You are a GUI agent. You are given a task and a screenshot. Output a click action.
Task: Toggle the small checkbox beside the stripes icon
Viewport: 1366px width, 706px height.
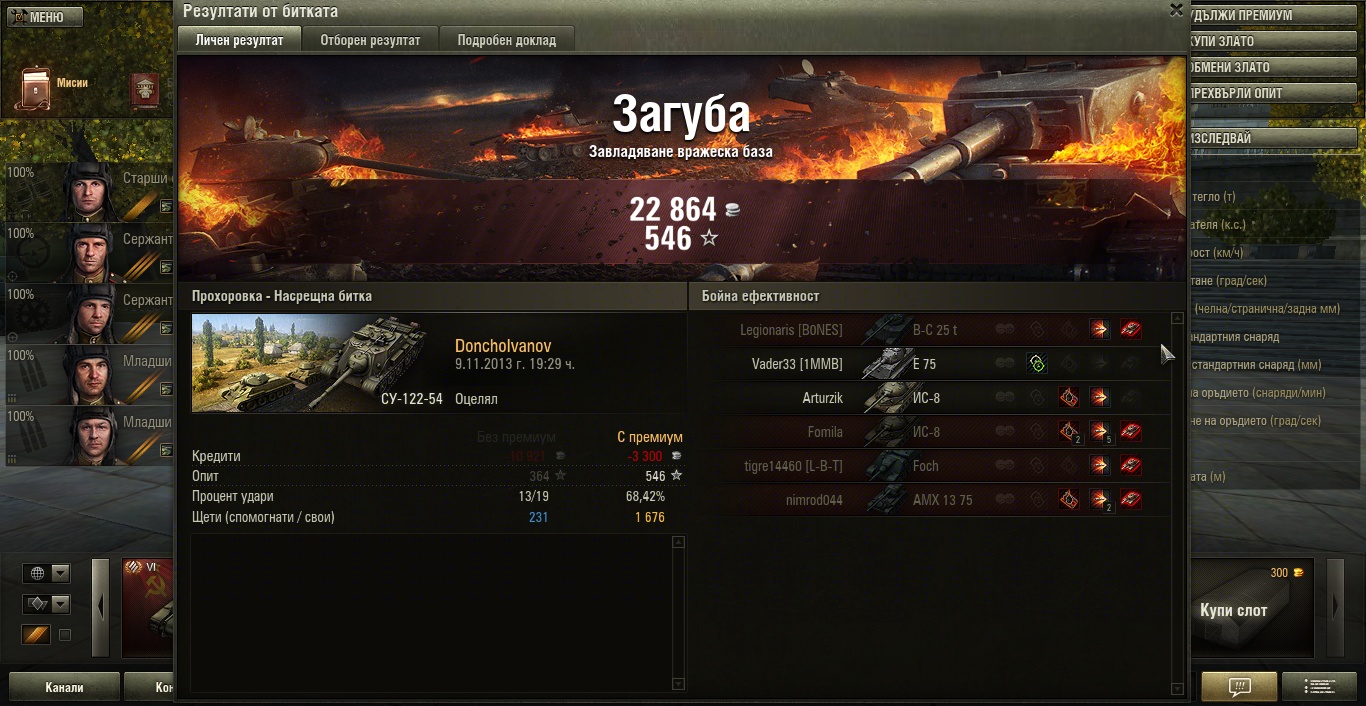tap(65, 635)
